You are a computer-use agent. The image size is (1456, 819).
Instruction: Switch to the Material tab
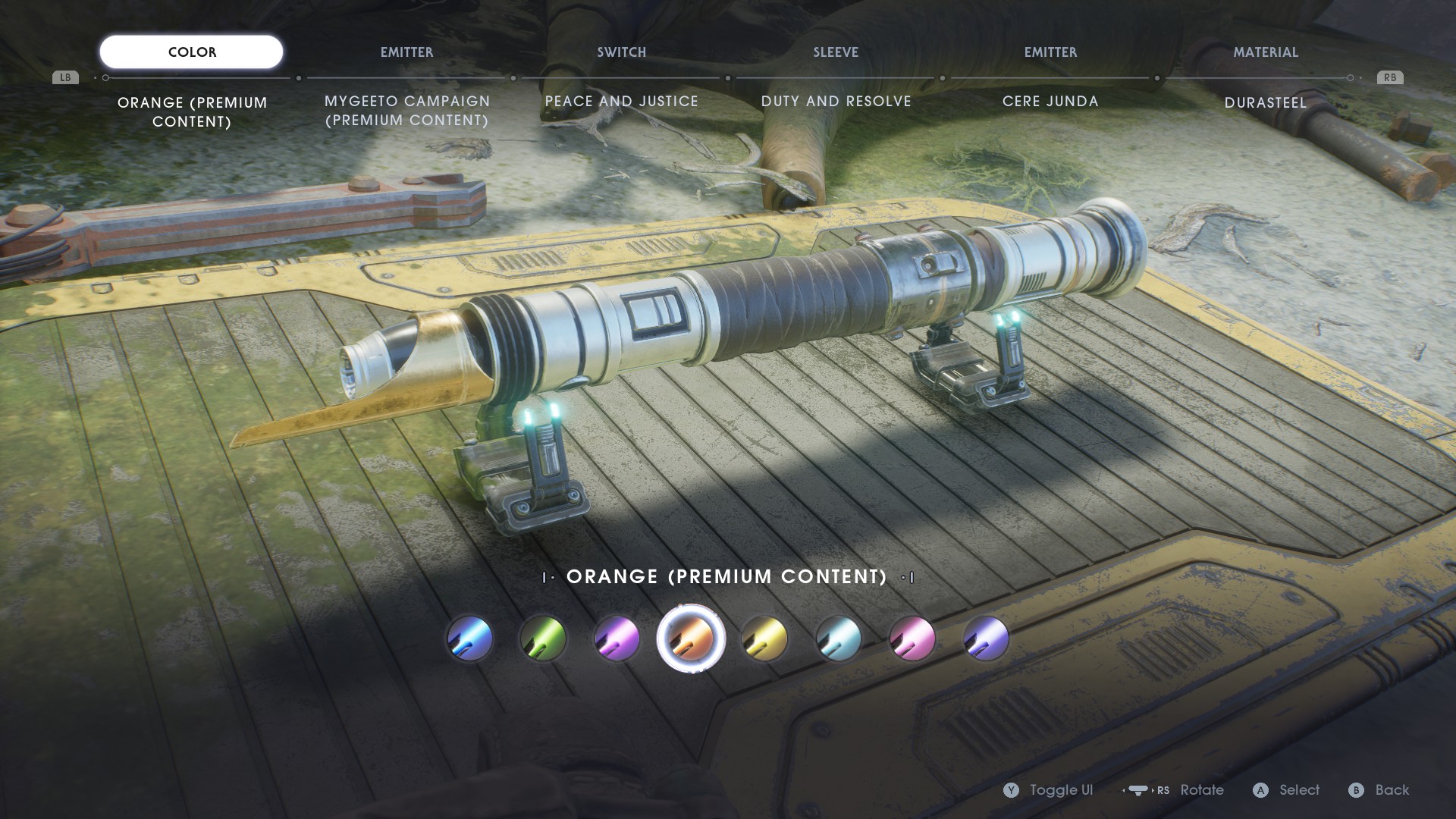pyautogui.click(x=1265, y=52)
